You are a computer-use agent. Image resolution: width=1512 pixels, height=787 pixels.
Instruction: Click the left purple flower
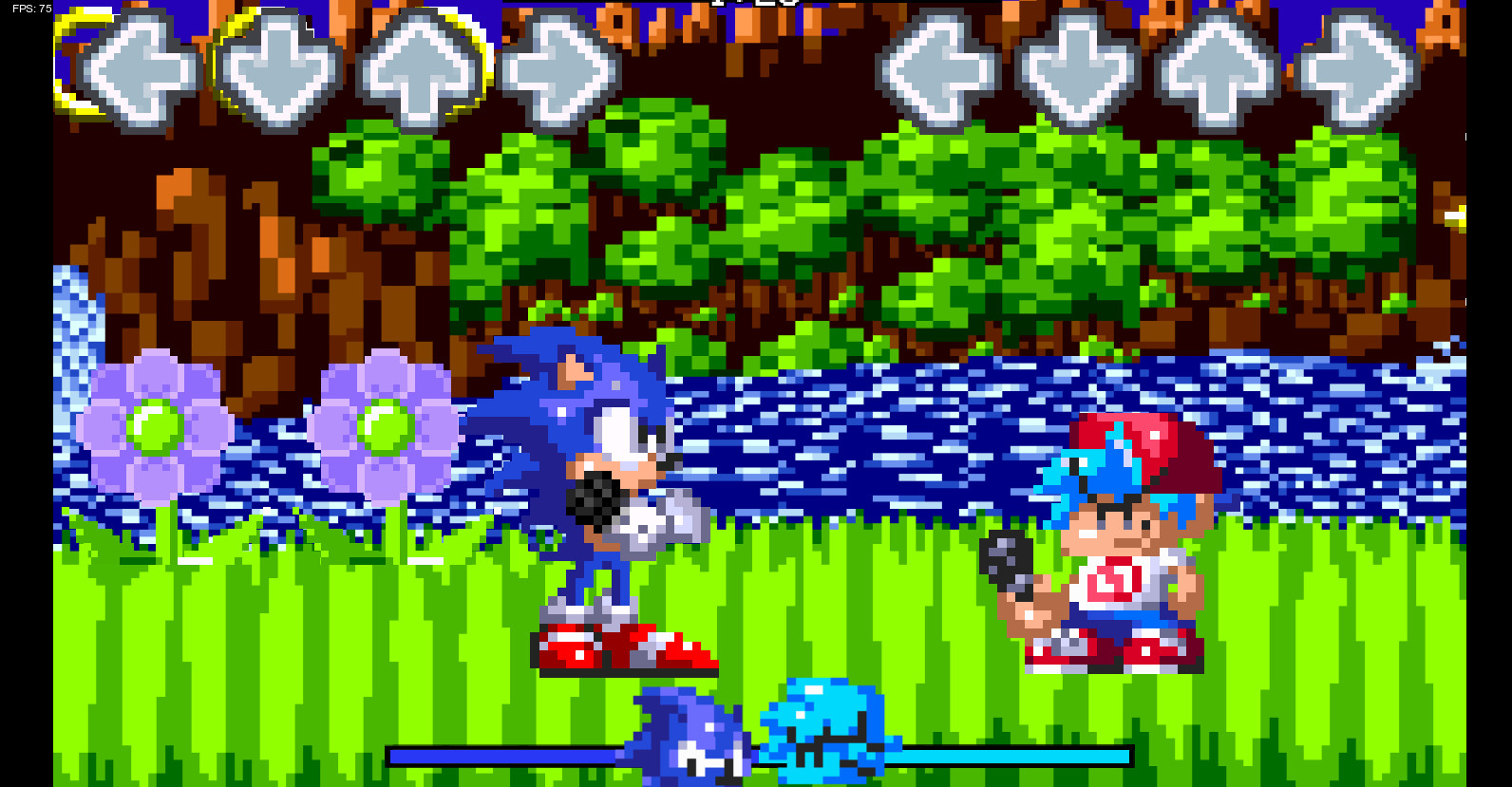coord(157,427)
